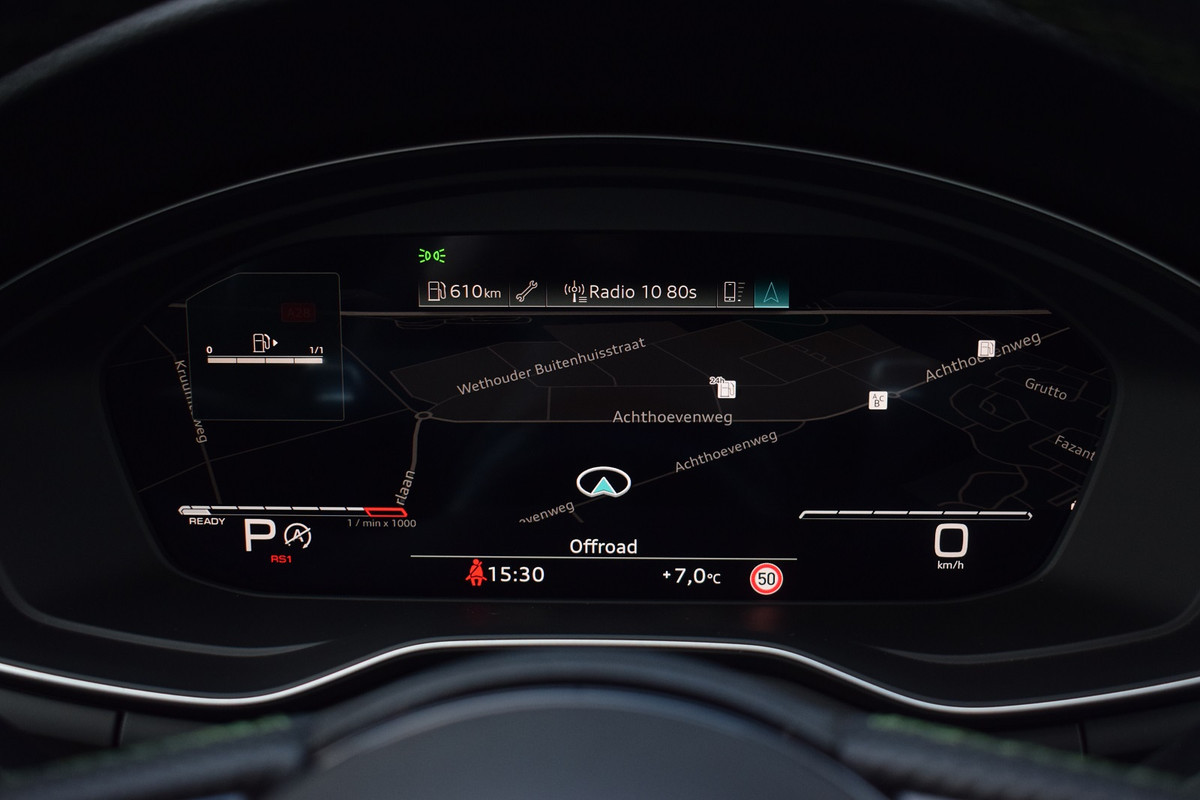This screenshot has width=1200, height=800.
Task: Select the ABC school map marker
Action: (878, 400)
